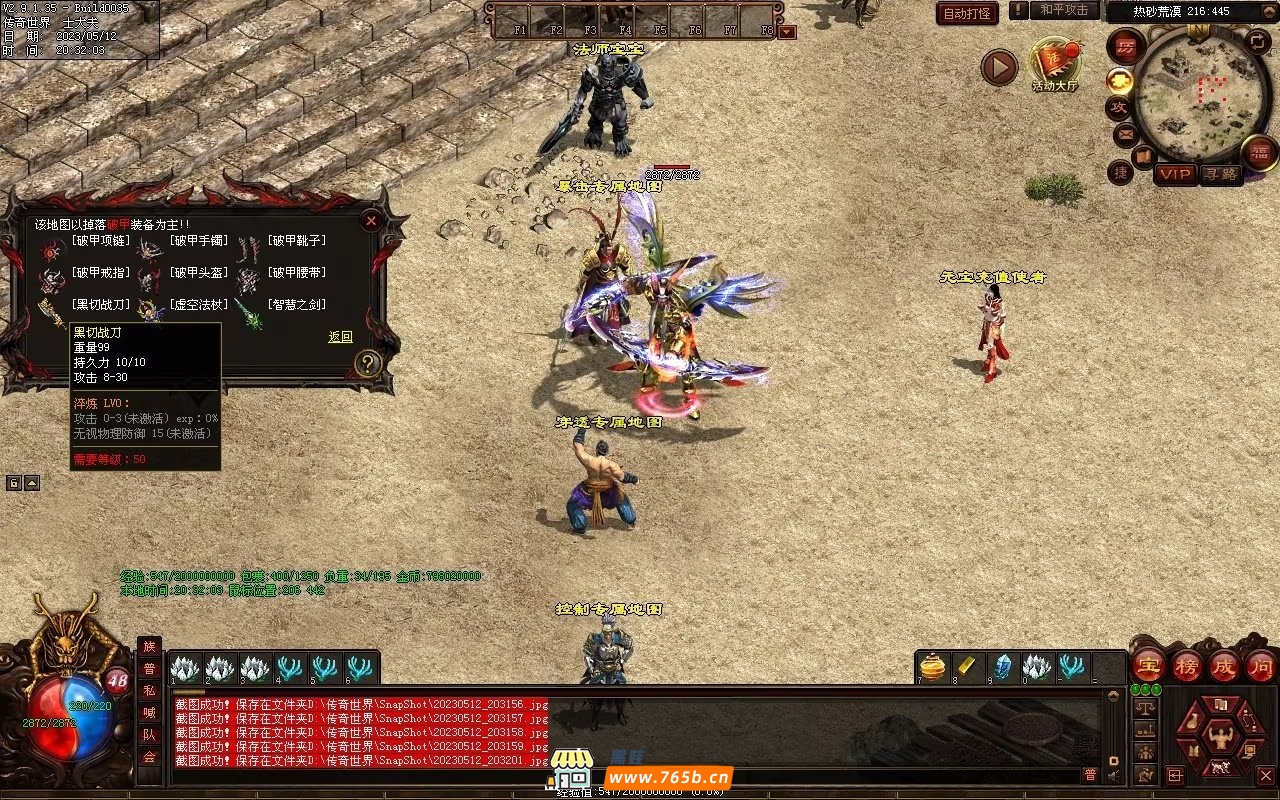The height and width of the screenshot is (800, 1280).
Task: Click the round play arrow button
Action: [x=998, y=67]
